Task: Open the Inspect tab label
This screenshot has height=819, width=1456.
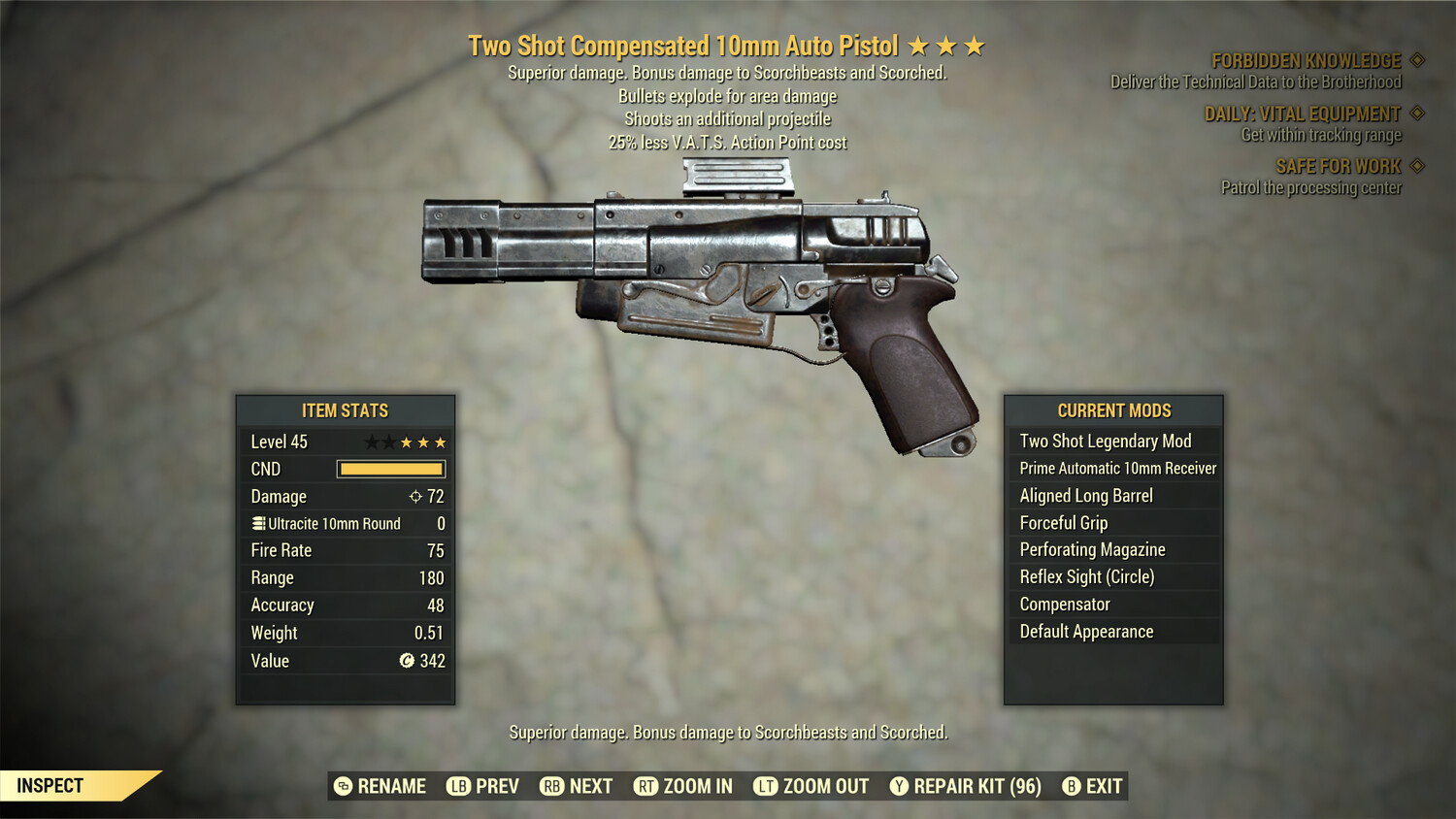Action: click(x=51, y=786)
